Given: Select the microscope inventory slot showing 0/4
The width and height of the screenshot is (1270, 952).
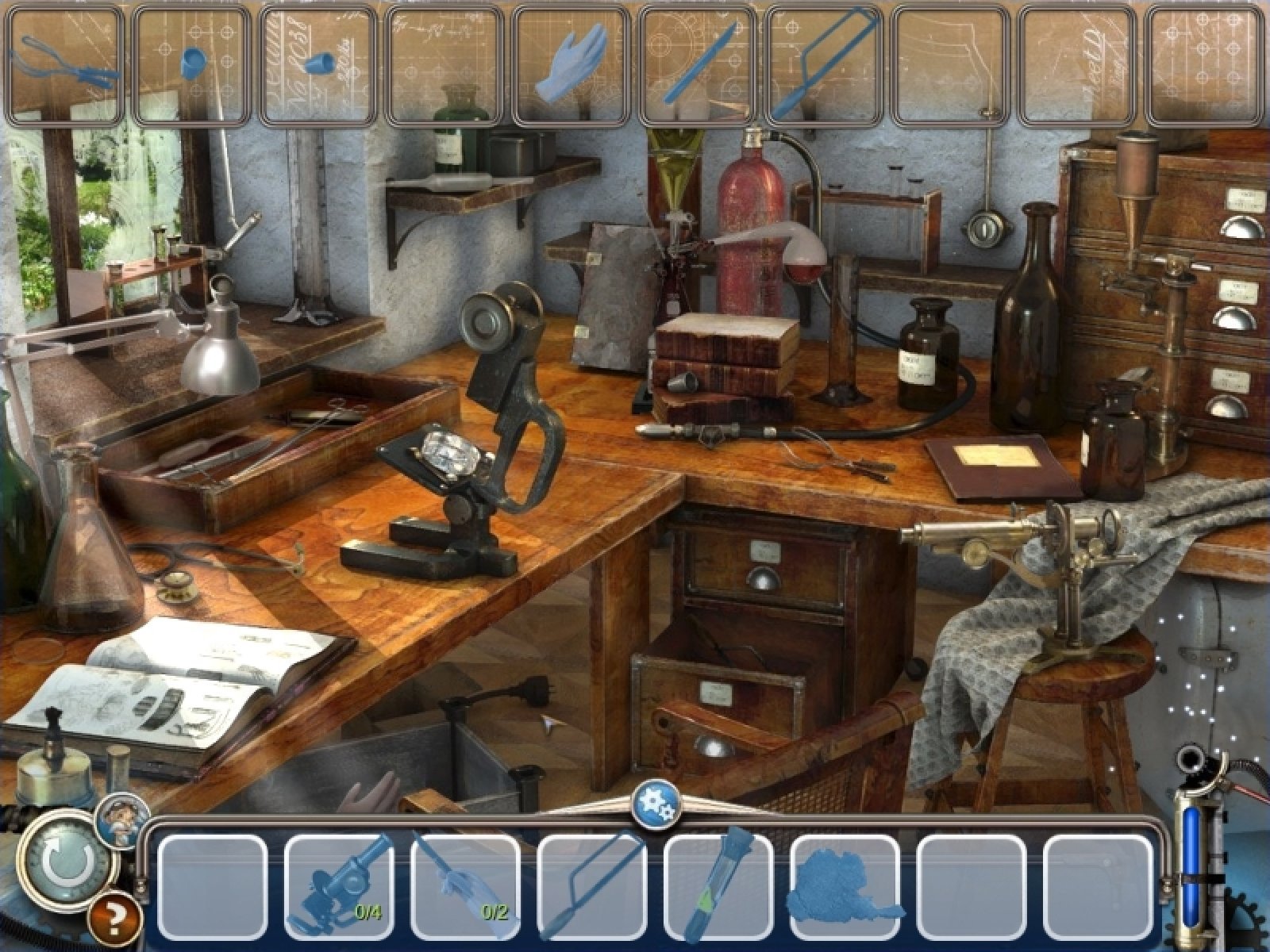Looking at the screenshot, I should [340, 888].
